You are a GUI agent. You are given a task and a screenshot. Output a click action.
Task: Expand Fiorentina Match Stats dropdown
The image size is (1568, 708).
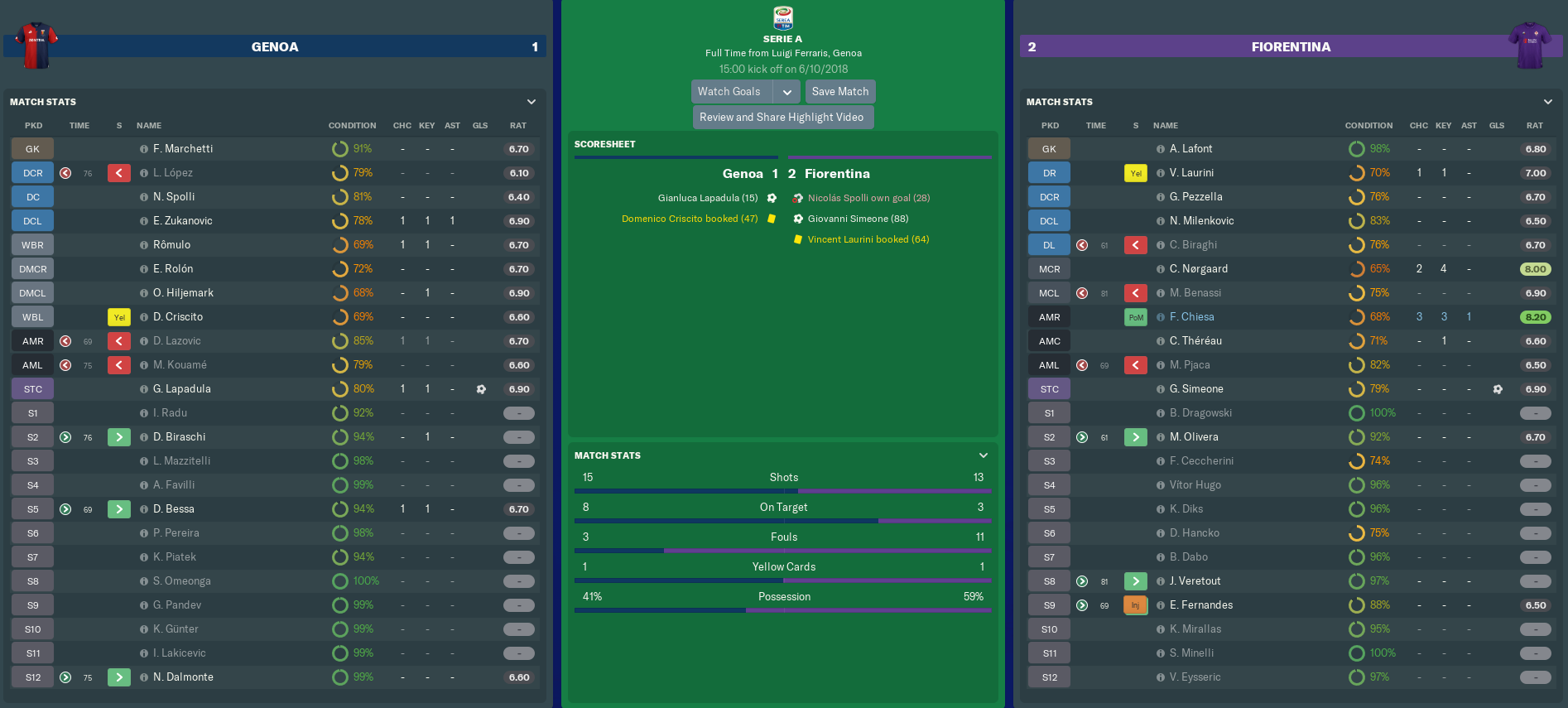point(1547,102)
